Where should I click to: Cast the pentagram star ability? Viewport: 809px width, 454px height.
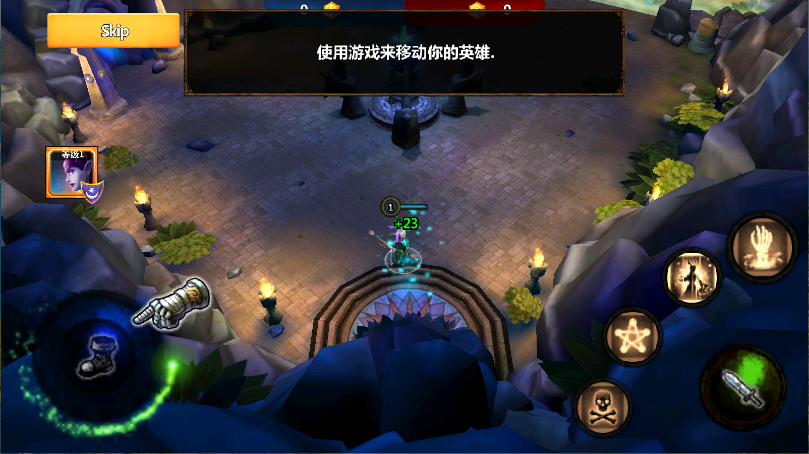[x=633, y=335]
